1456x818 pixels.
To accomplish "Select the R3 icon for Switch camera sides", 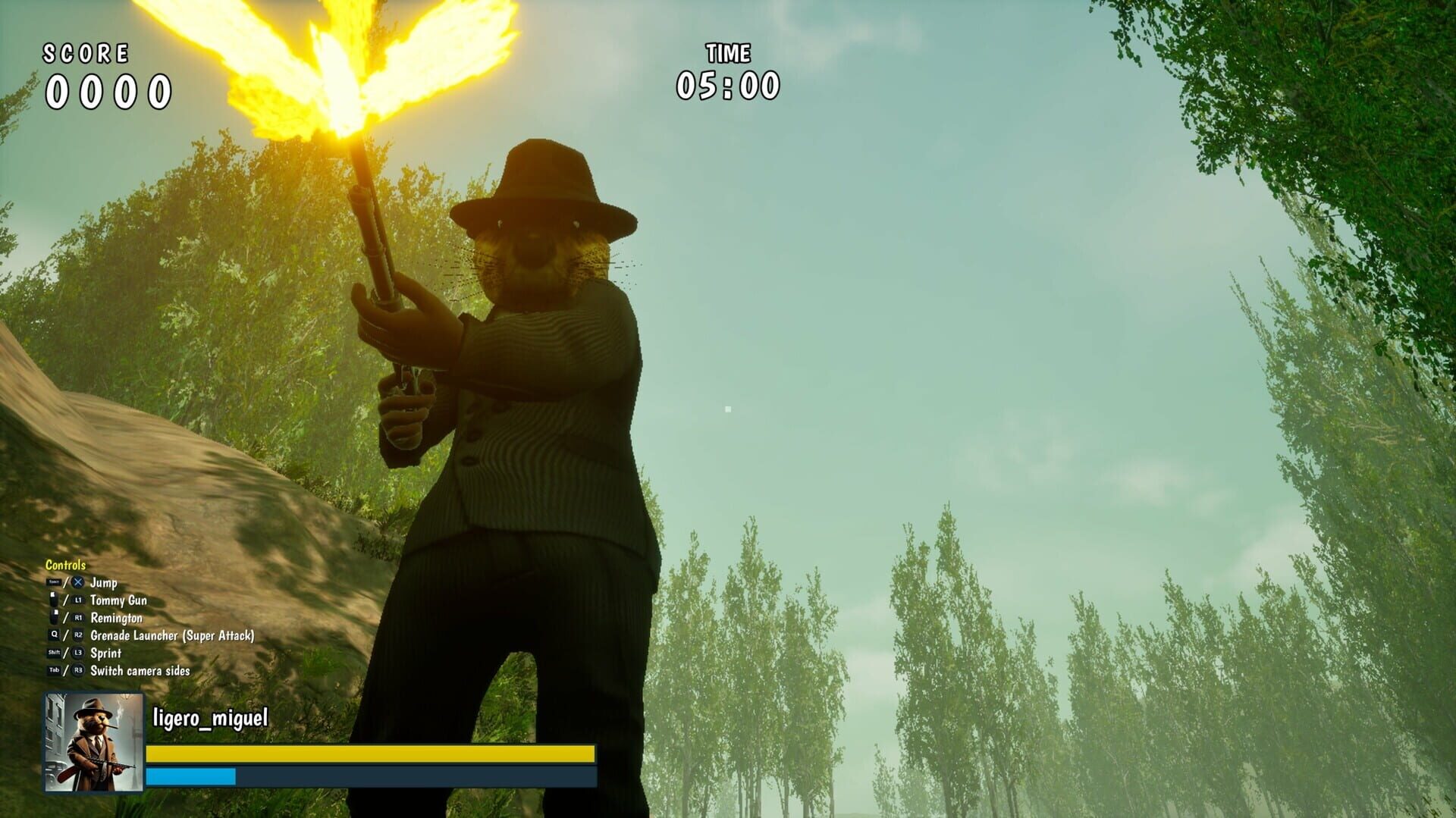I will tap(78, 669).
